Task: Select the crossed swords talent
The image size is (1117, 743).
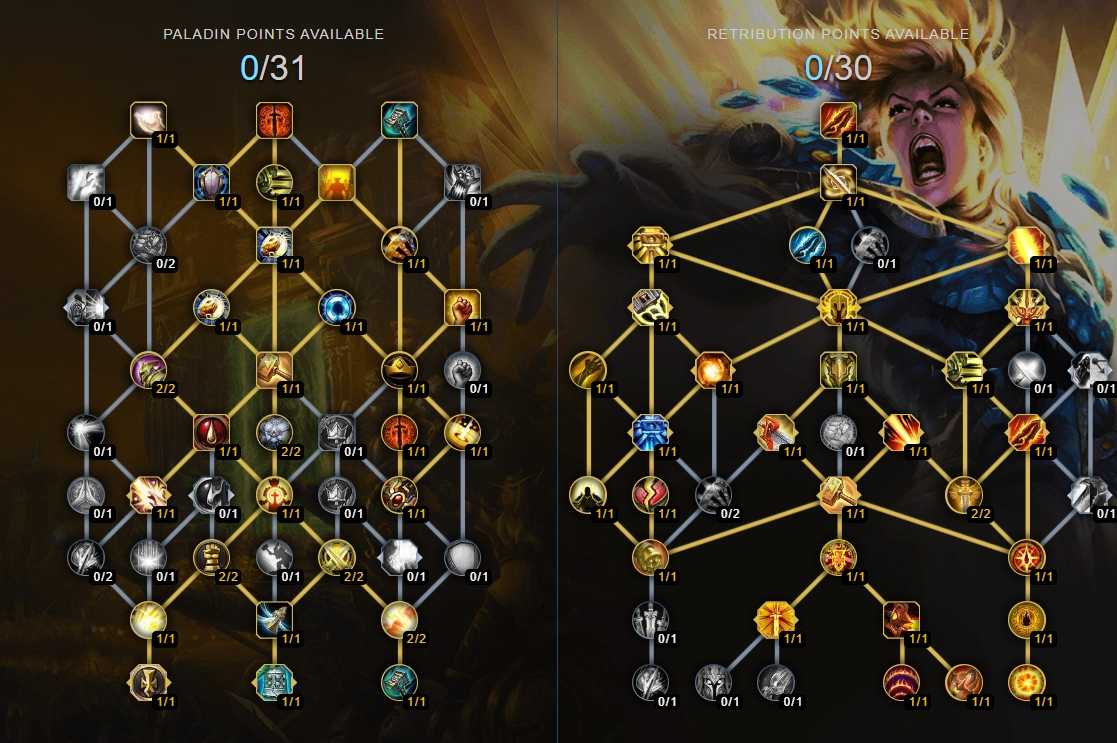Action: 336,557
